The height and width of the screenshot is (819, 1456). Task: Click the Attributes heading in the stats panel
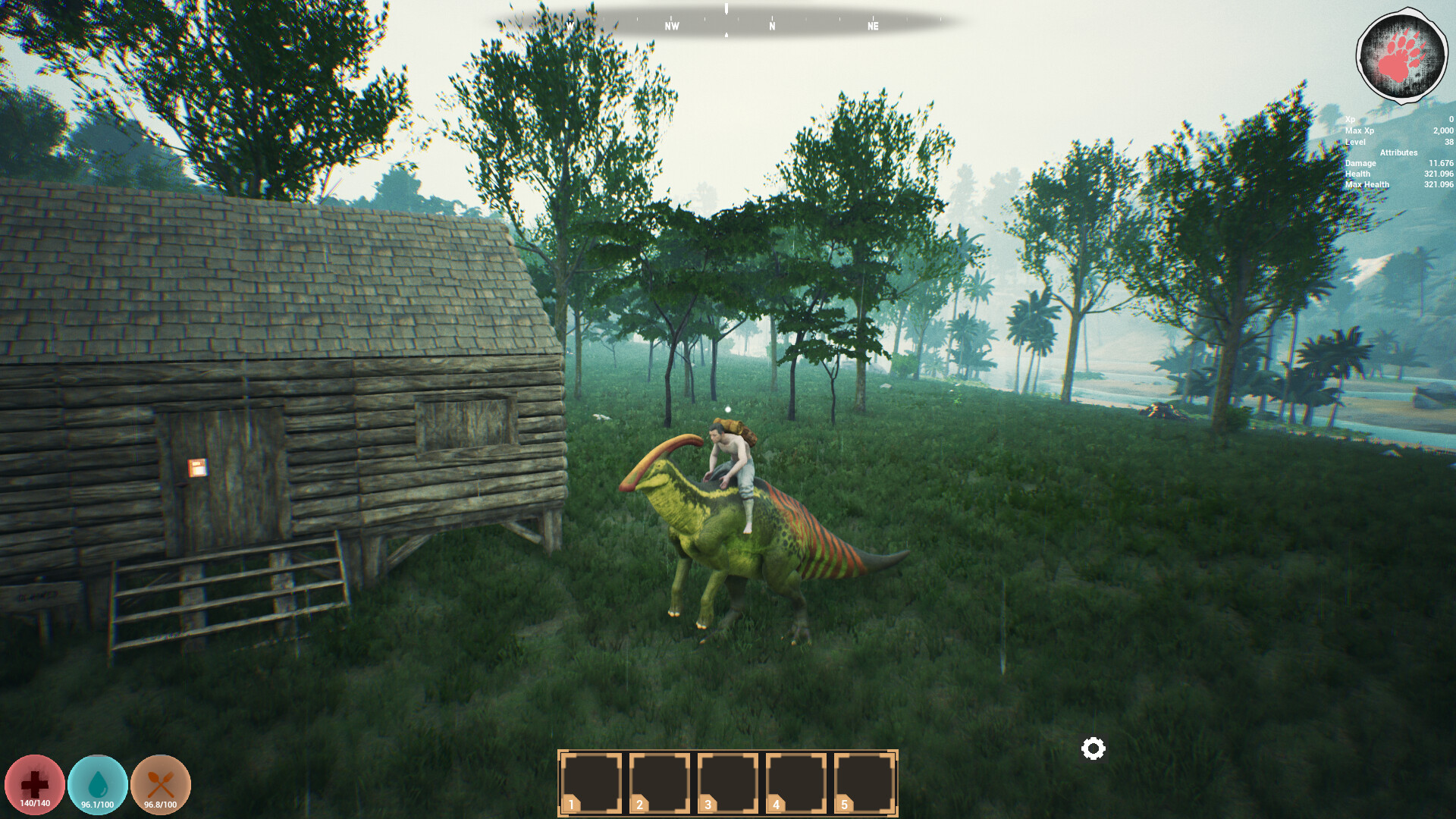click(1398, 152)
